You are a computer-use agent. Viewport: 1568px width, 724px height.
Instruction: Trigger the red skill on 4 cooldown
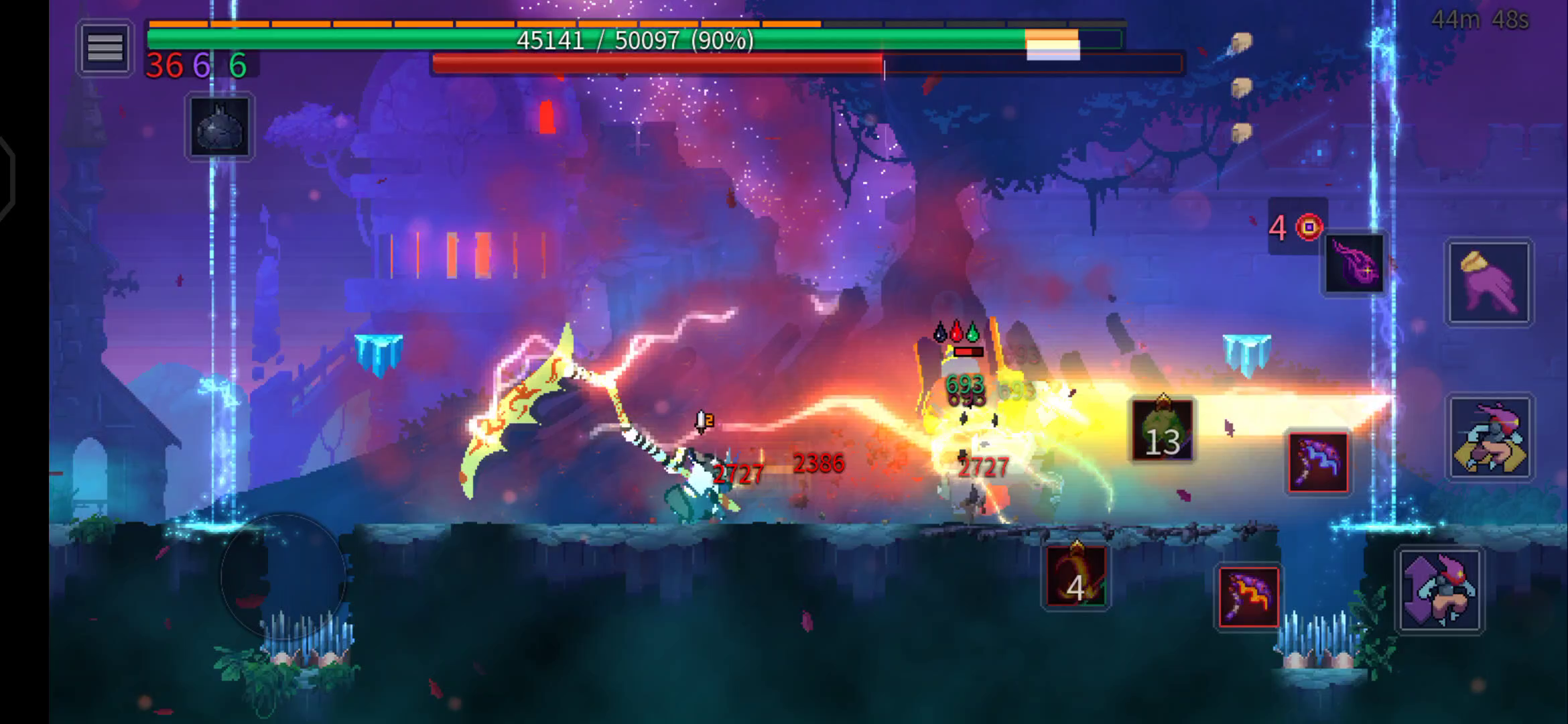pos(1075,576)
